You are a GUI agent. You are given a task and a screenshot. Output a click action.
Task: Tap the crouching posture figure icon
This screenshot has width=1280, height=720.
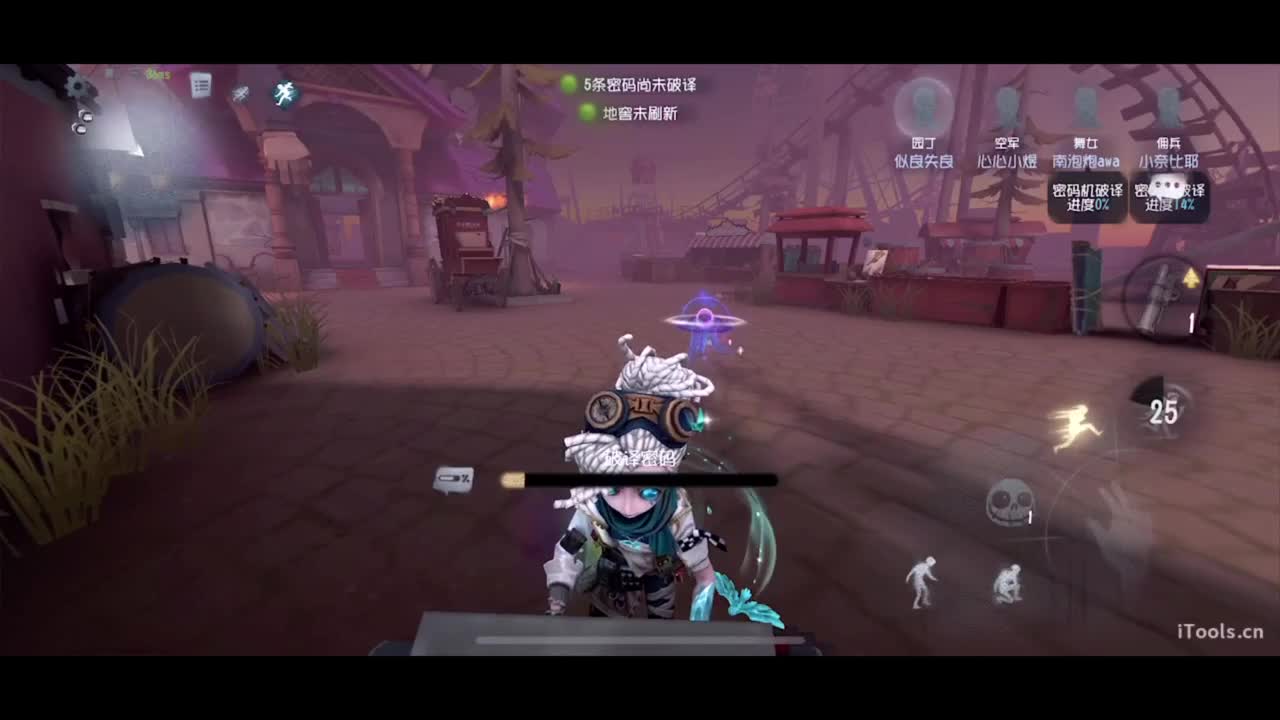pyautogui.click(x=1005, y=585)
